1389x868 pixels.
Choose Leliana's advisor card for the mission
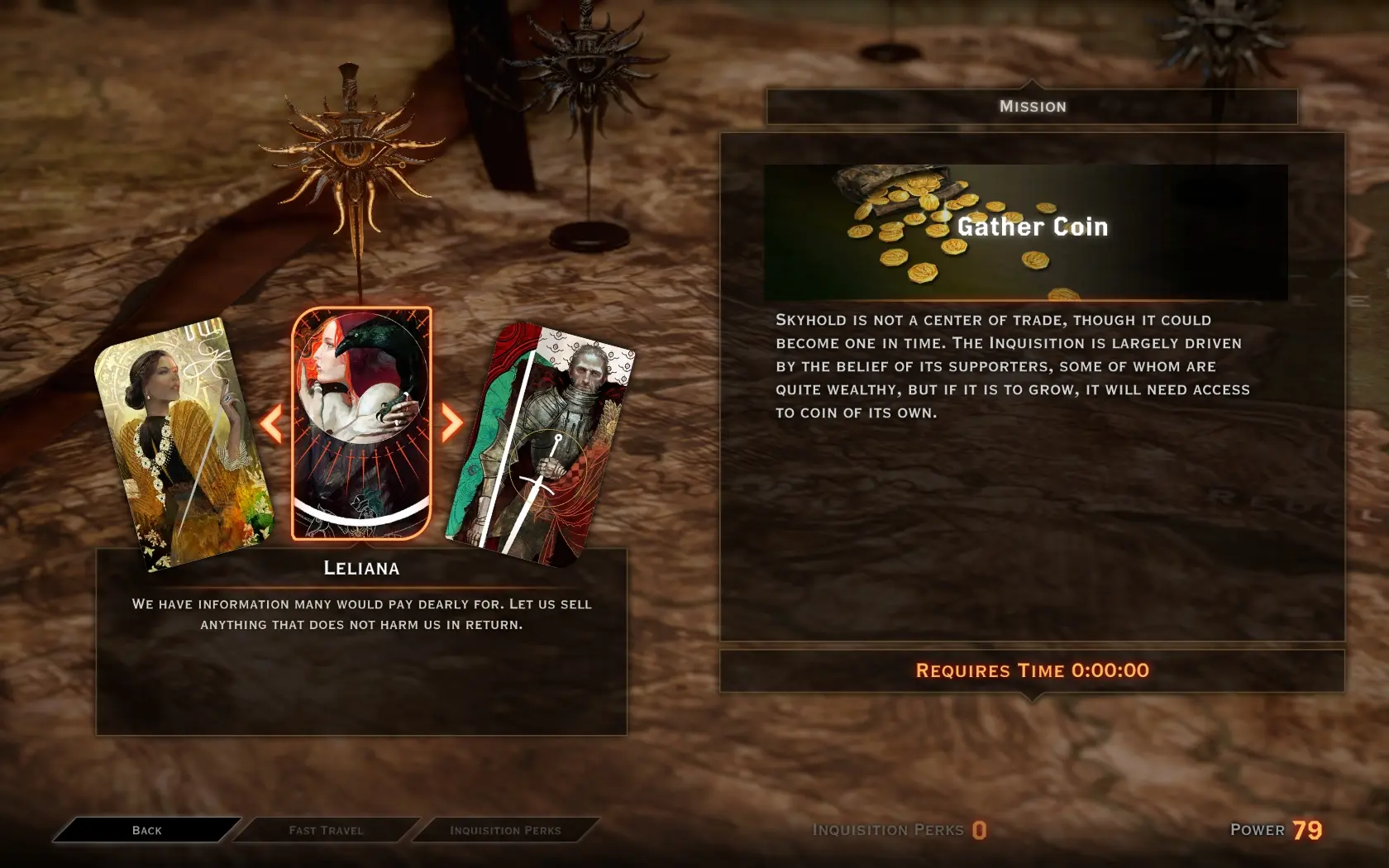click(x=361, y=423)
